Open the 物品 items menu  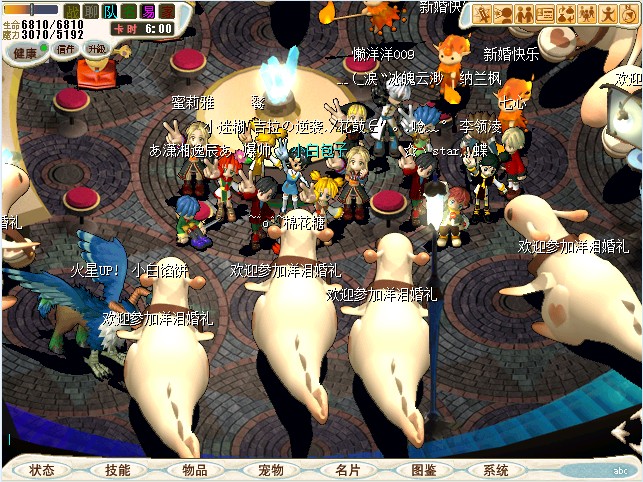194,470
